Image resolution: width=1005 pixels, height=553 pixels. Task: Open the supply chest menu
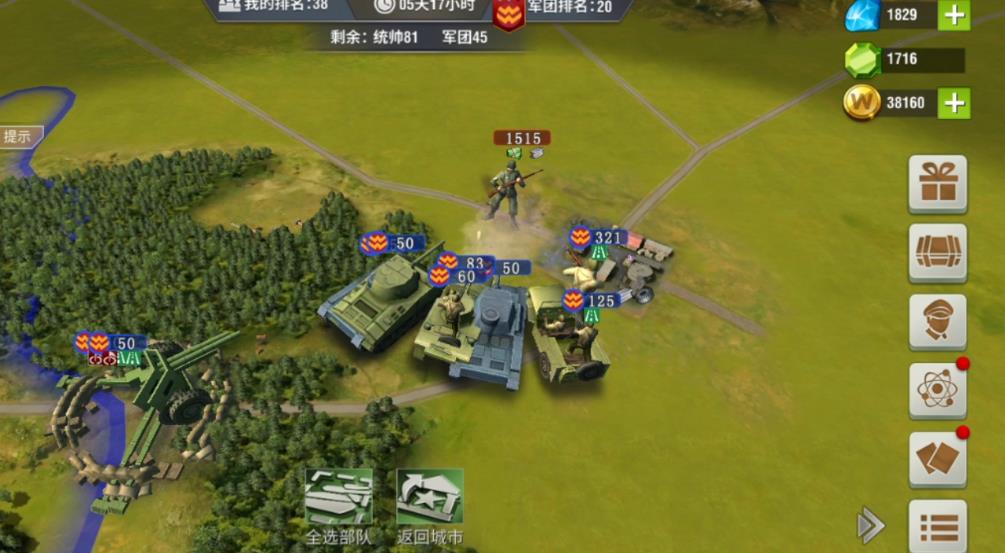click(x=937, y=253)
